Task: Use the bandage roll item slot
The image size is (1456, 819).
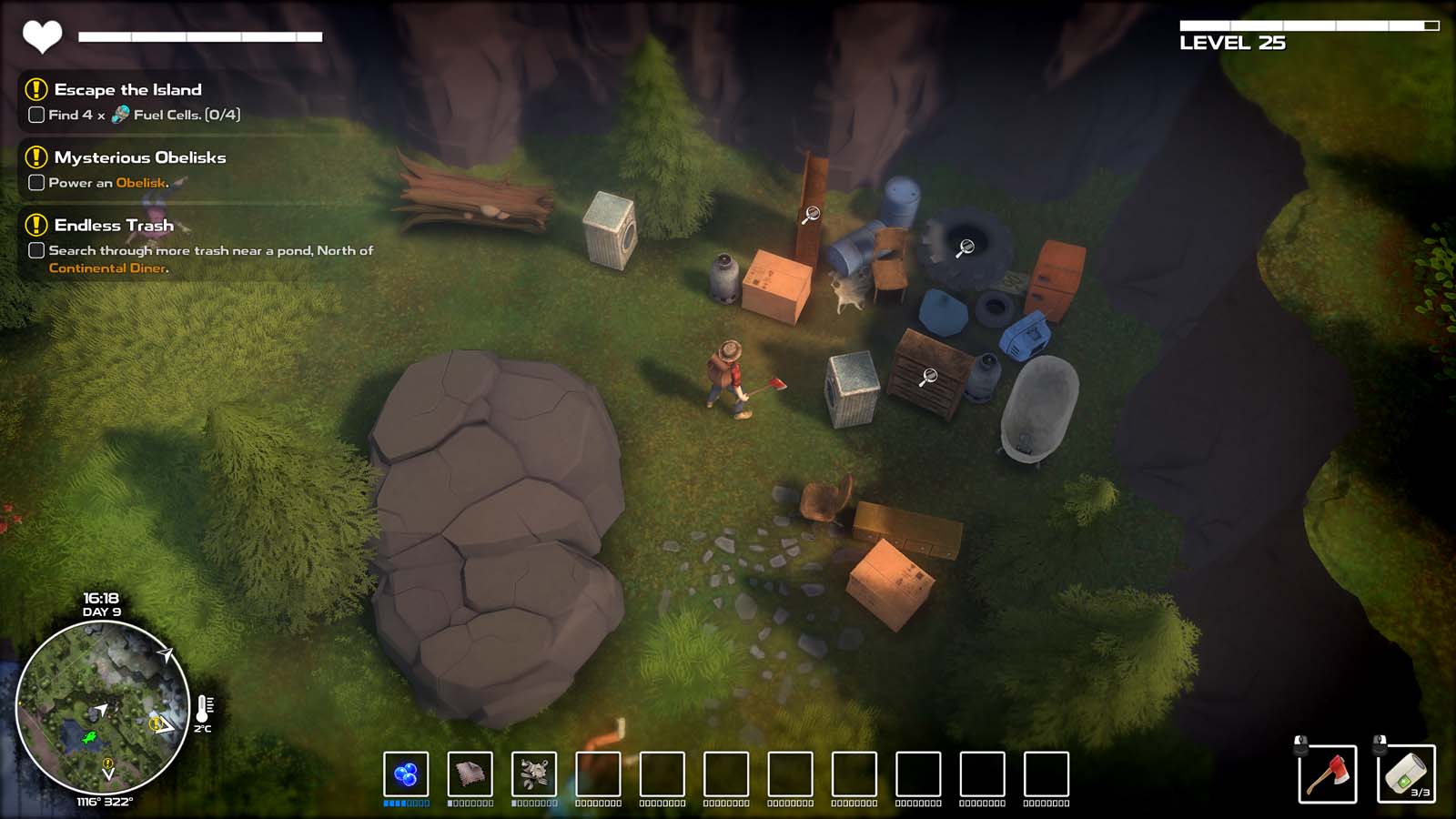Action: tap(1406, 774)
